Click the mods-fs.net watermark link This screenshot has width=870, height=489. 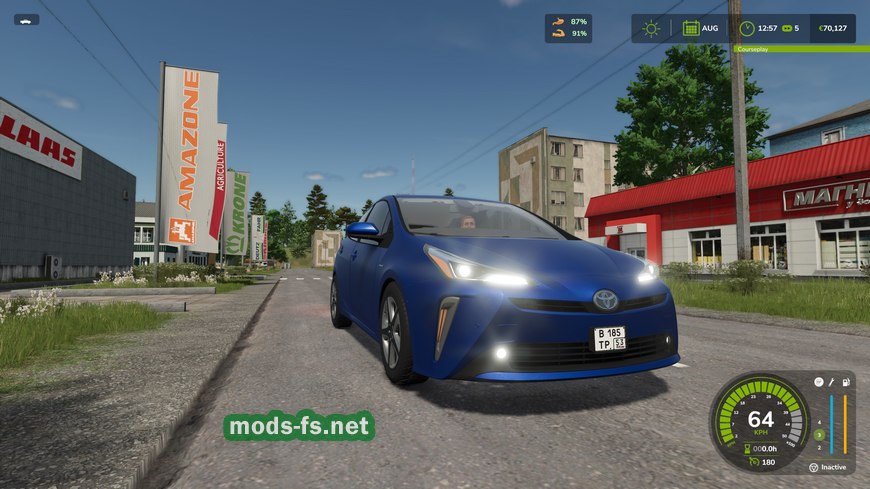[x=299, y=427]
